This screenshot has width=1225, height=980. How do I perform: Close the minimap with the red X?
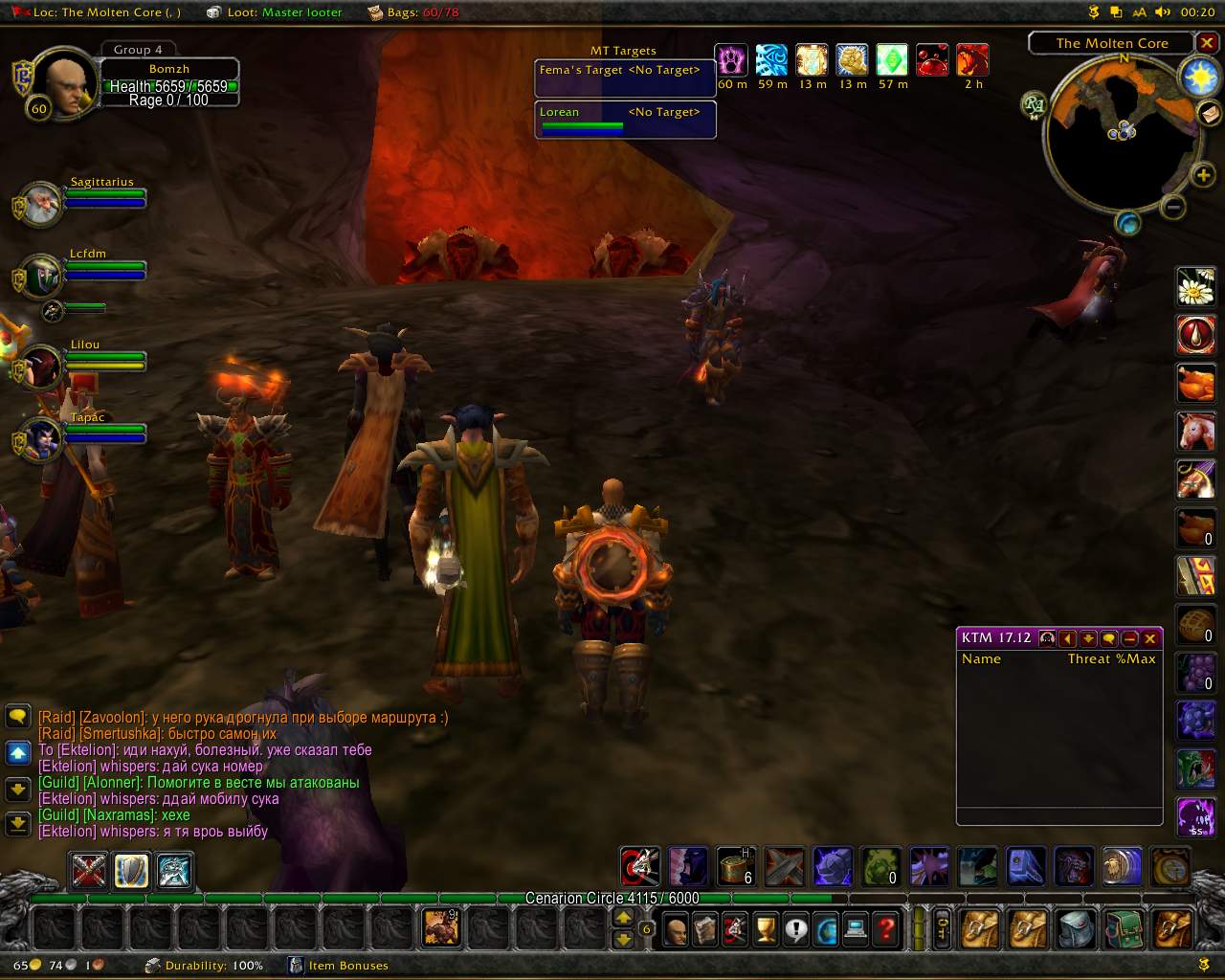[x=1208, y=43]
